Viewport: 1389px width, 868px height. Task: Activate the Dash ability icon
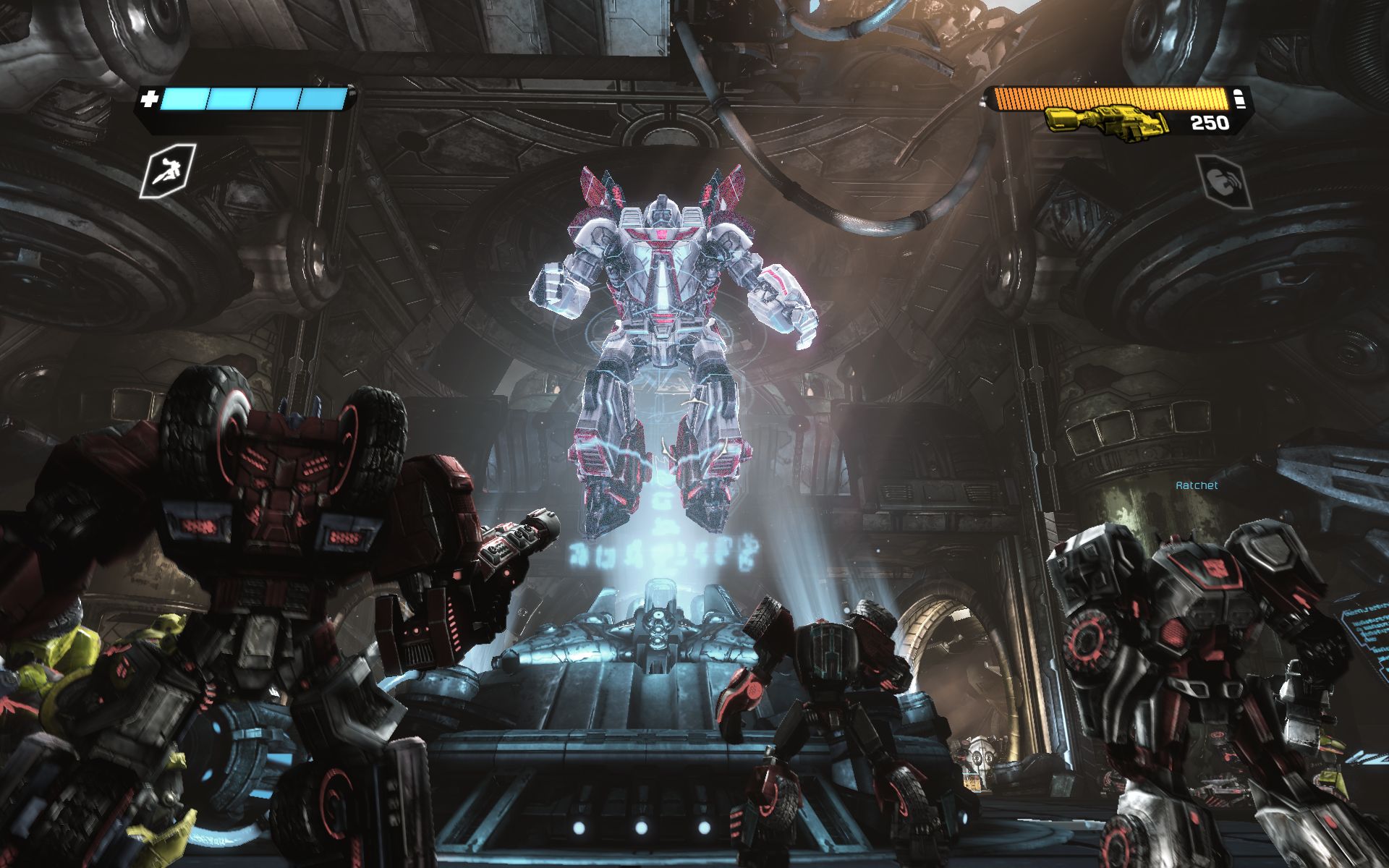168,171
